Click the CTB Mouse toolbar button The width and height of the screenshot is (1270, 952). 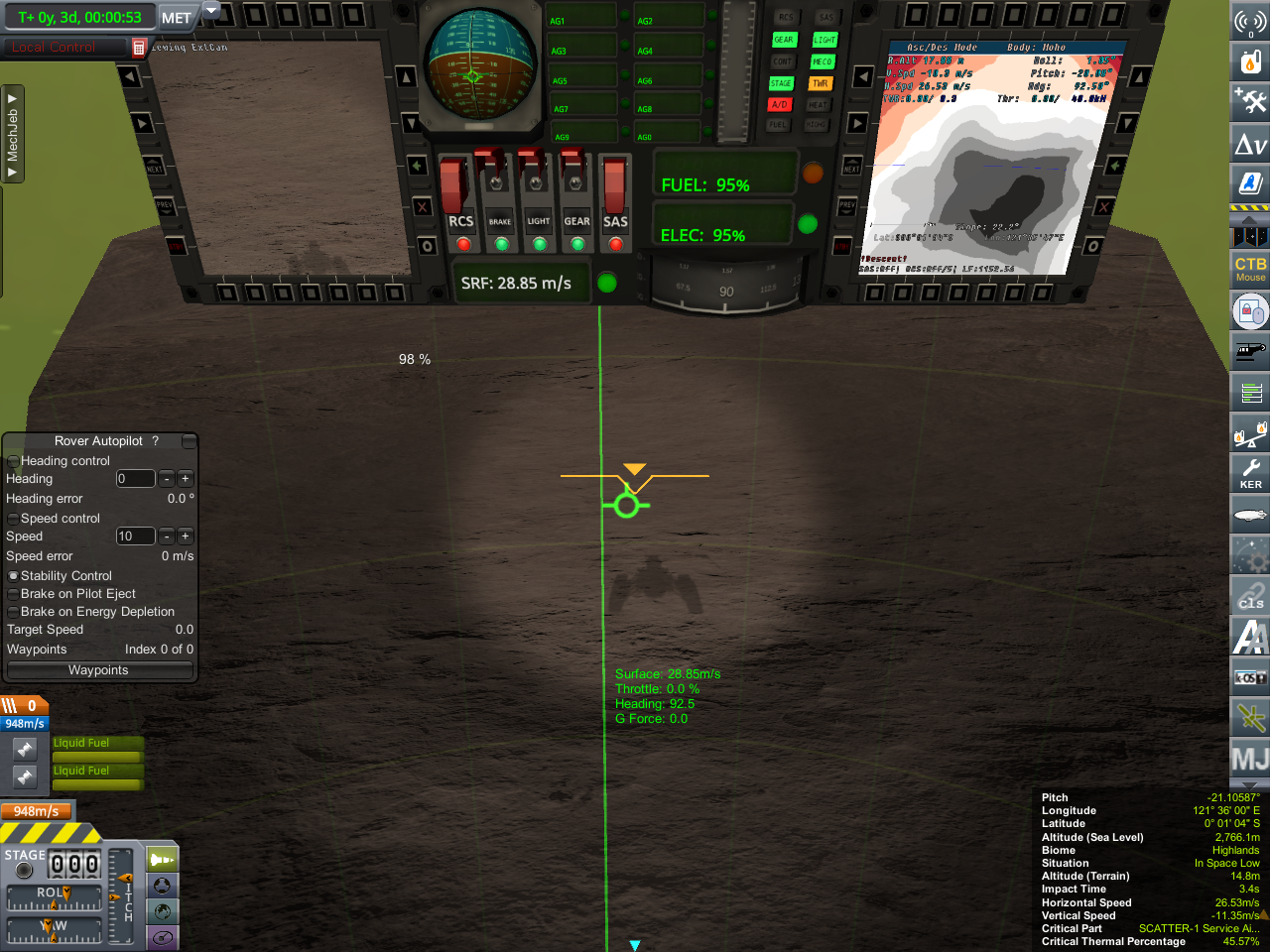(1250, 269)
